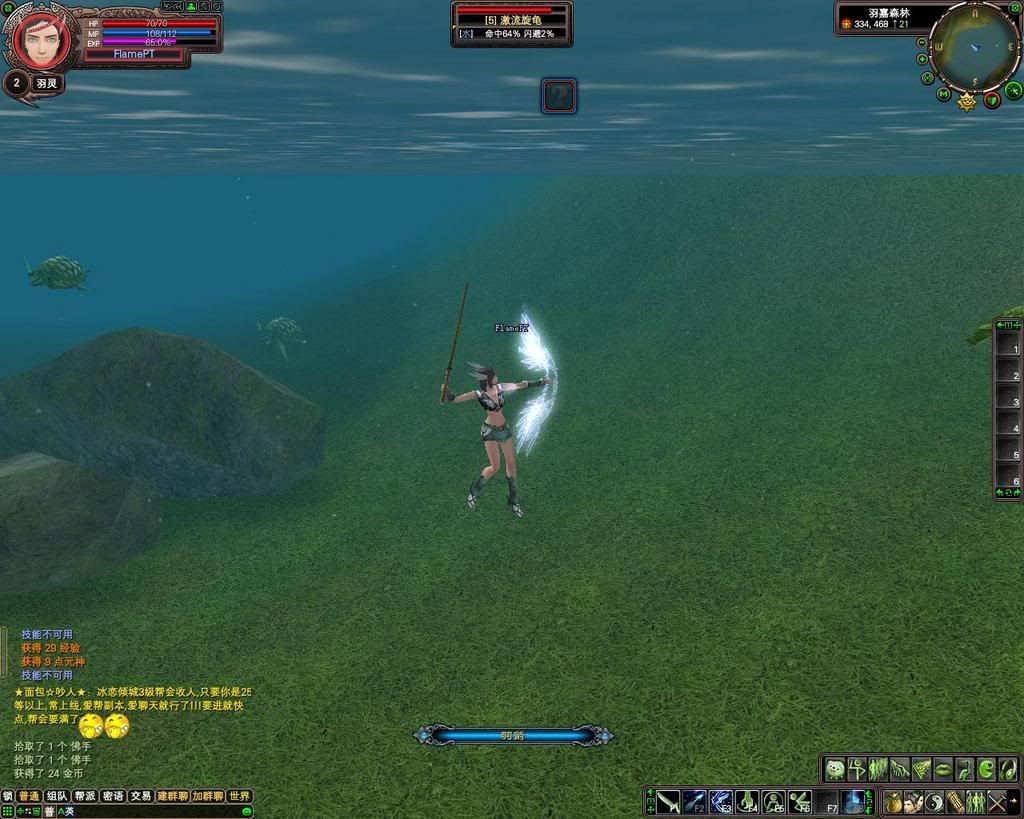
Task: Open the yin-yang skills menu icon
Action: coord(934,801)
